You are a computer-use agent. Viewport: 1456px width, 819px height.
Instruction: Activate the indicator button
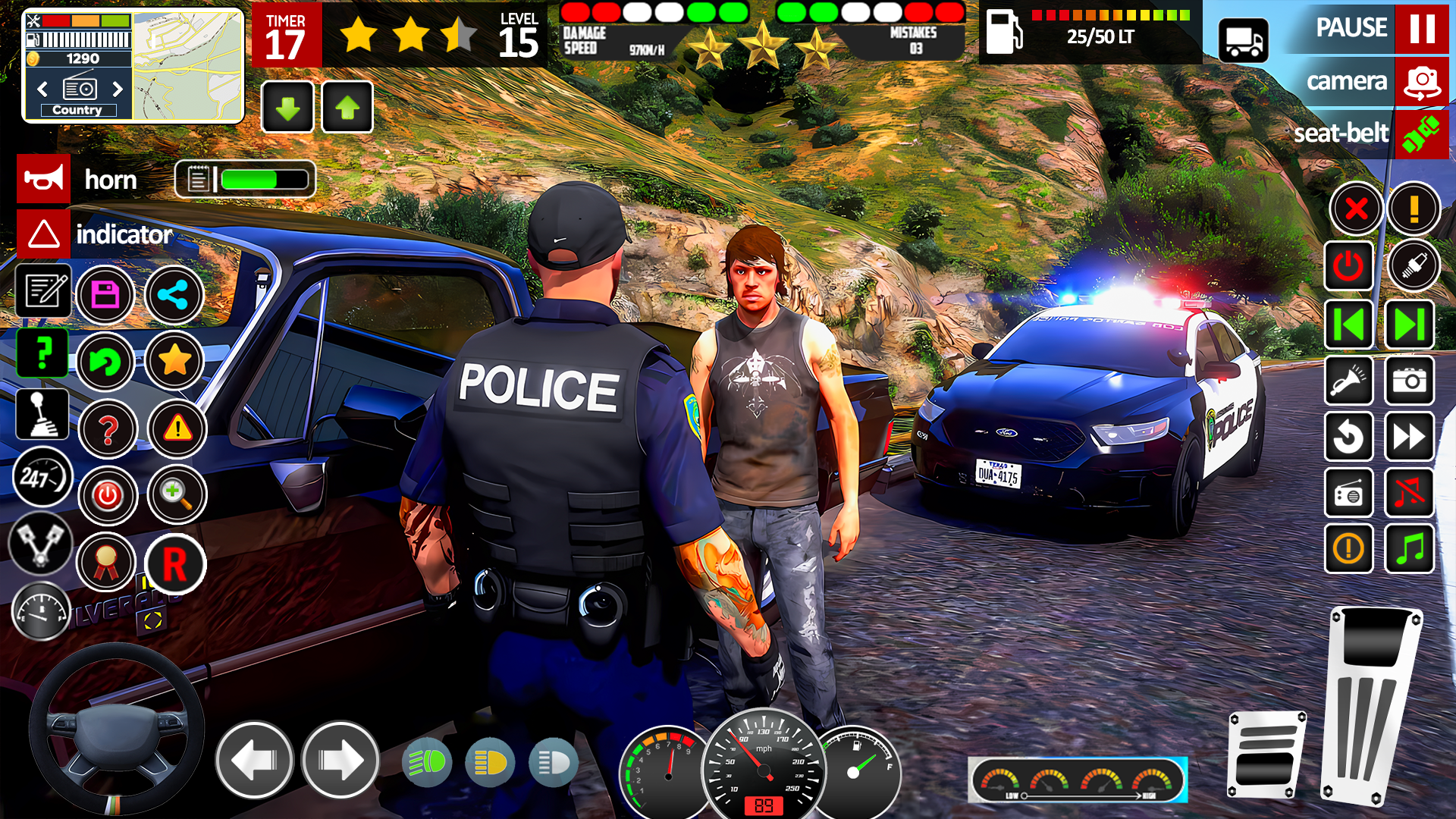pos(43,234)
